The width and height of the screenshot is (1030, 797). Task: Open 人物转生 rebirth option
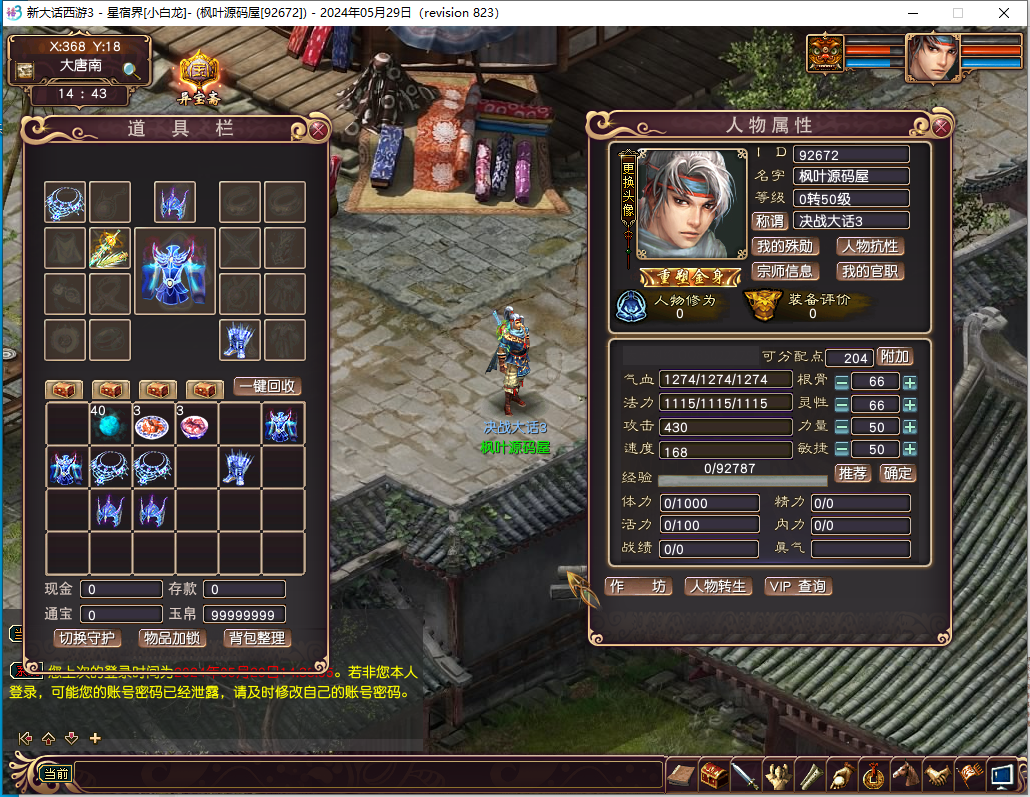(718, 587)
